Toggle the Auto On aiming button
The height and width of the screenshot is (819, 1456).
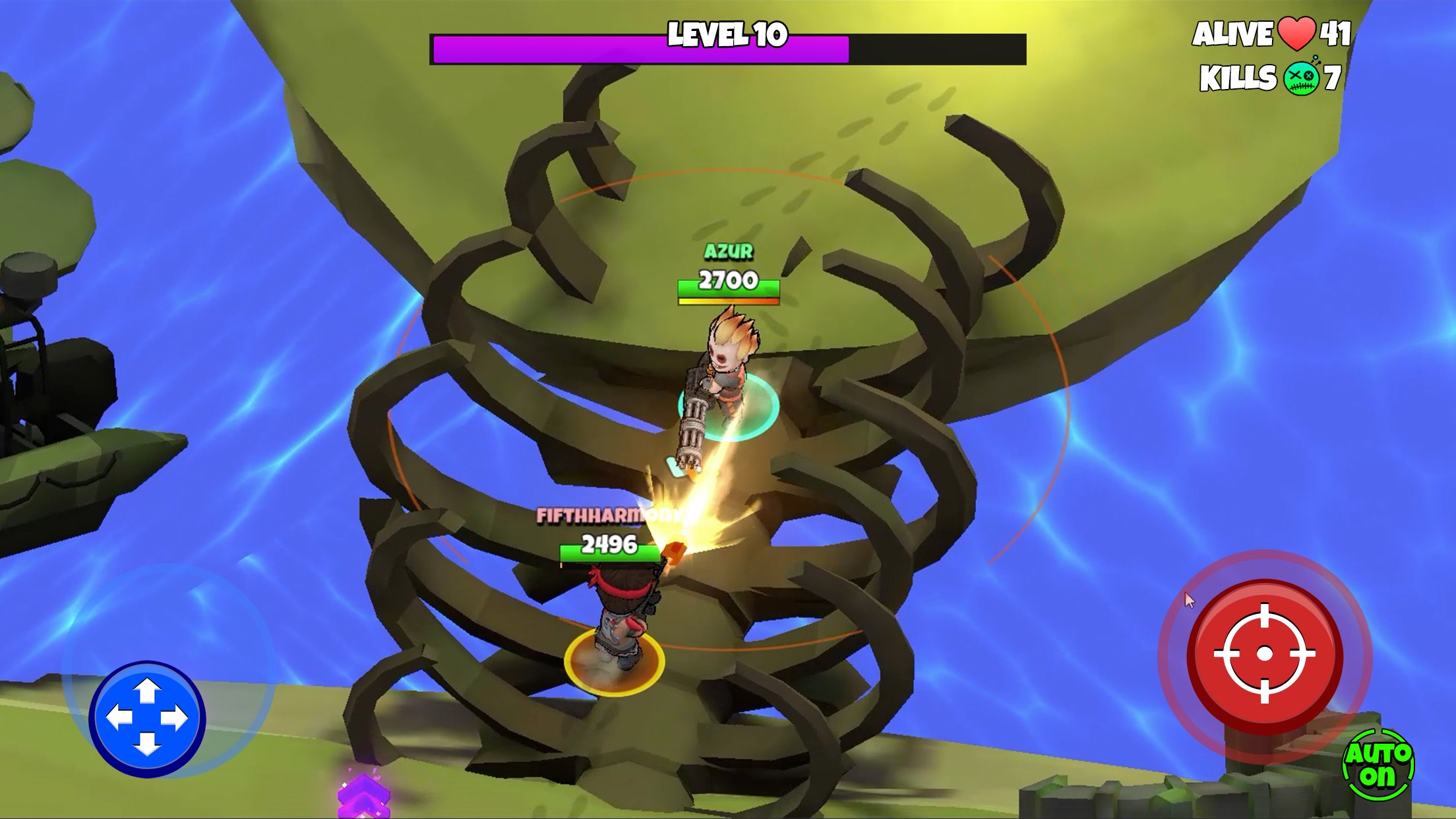pos(1378,765)
